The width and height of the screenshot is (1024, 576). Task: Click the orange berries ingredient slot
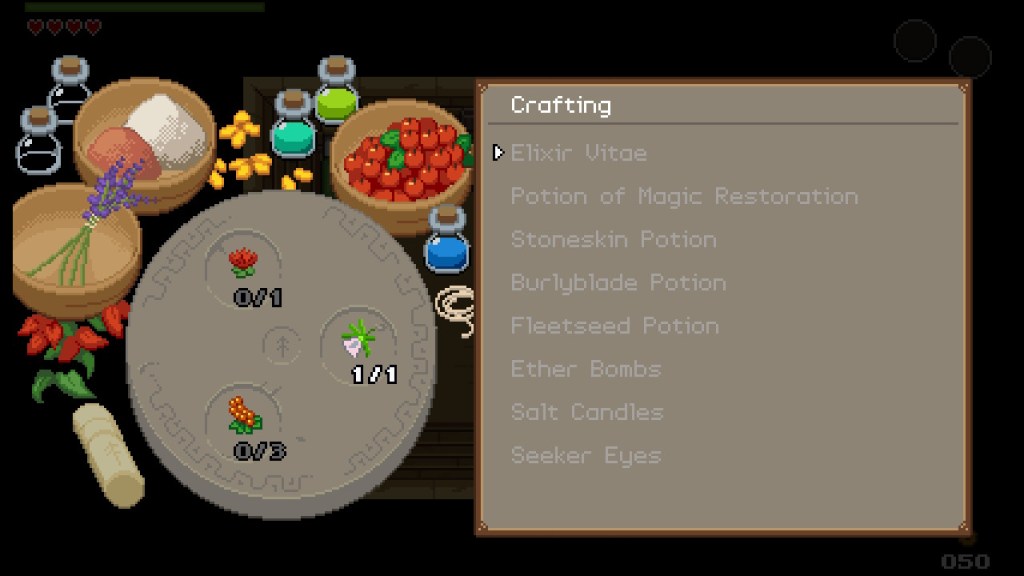[x=243, y=416]
